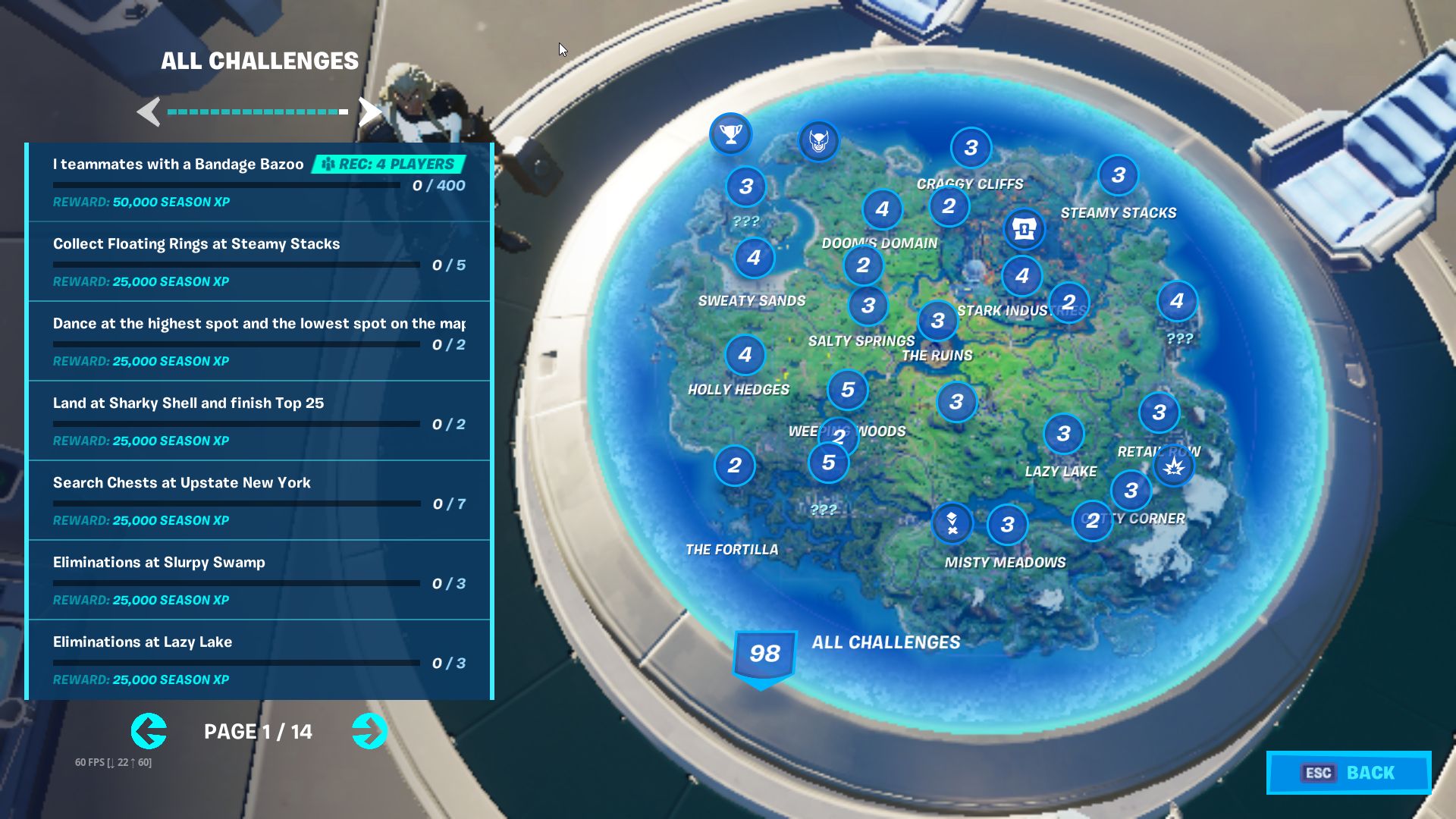Pick the Eliminations at Slurpy Swamp challenge
The width and height of the screenshot is (1456, 819).
coord(259,580)
